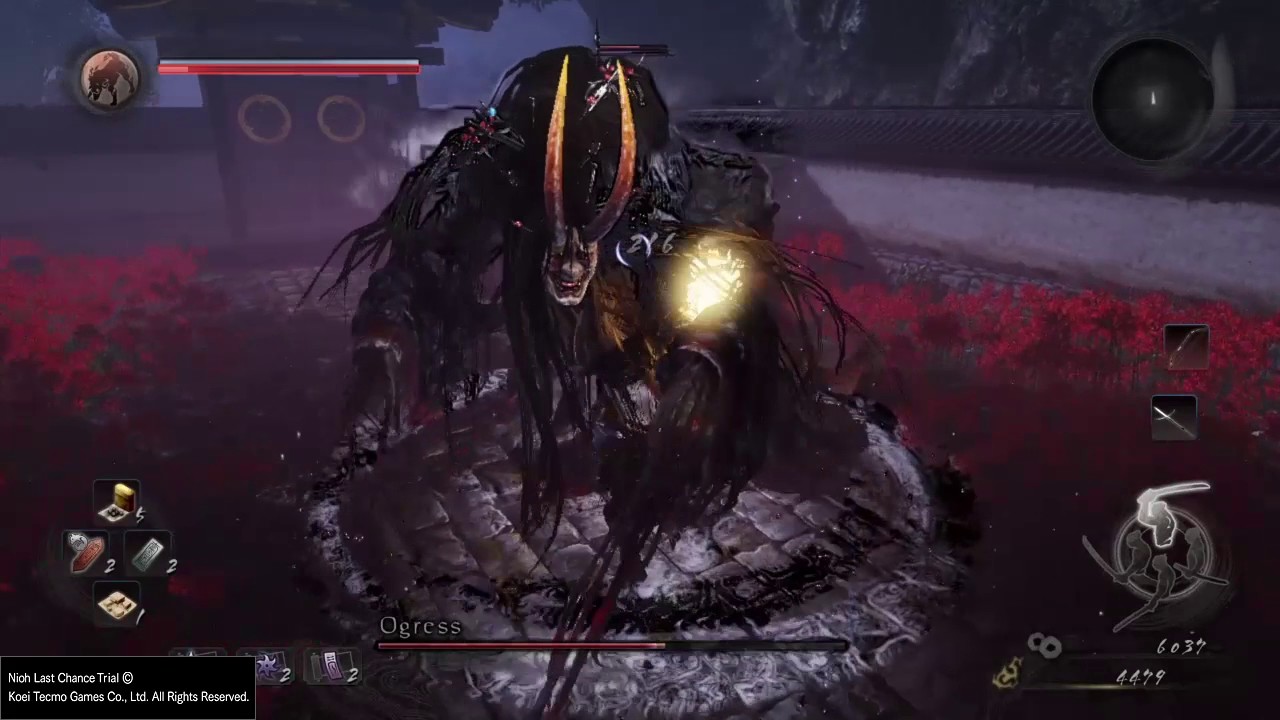1280x720 pixels.
Task: Select the grey talisman shortcut item
Action: click(148, 552)
